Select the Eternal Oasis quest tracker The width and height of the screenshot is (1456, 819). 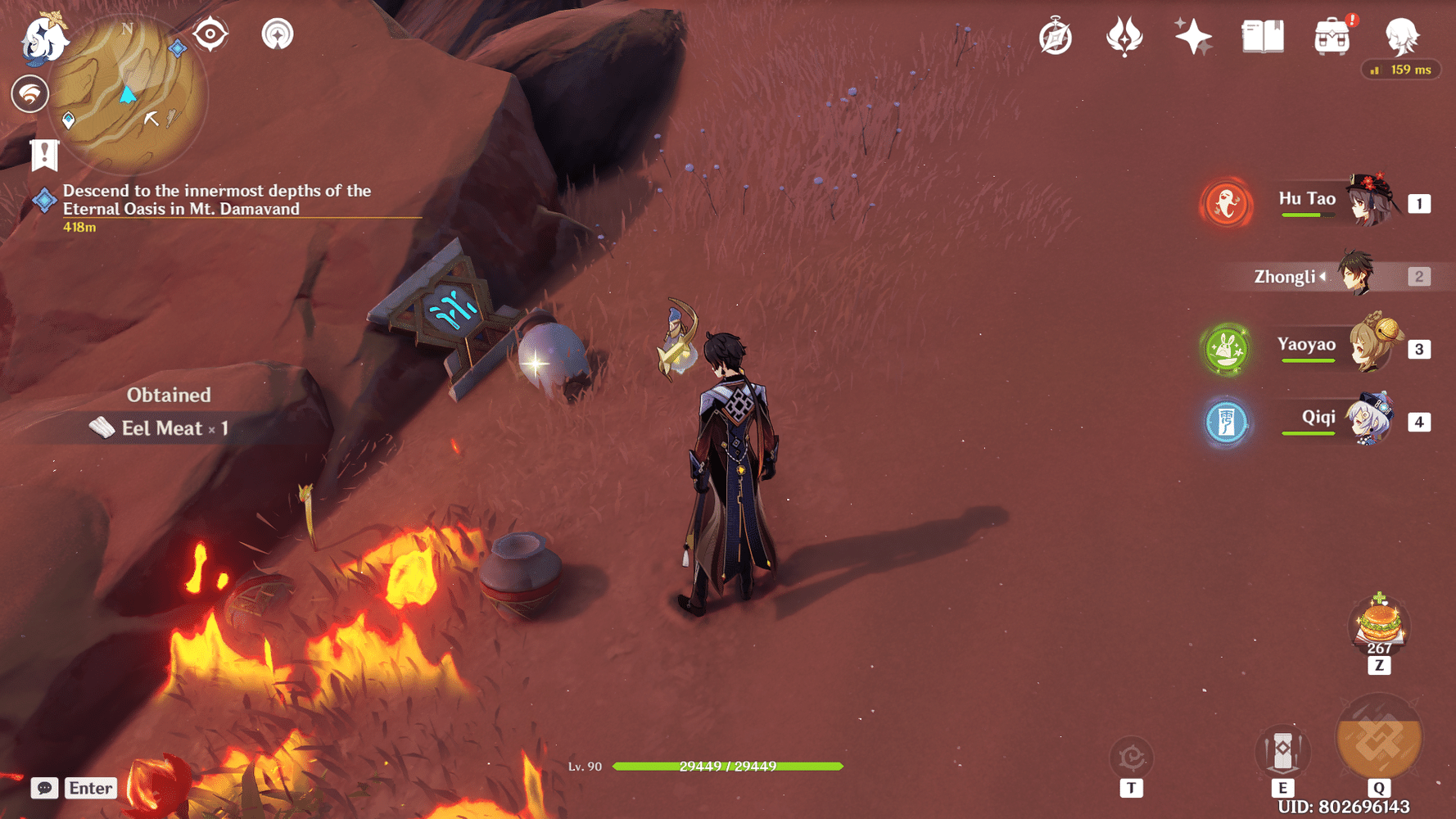tap(216, 200)
